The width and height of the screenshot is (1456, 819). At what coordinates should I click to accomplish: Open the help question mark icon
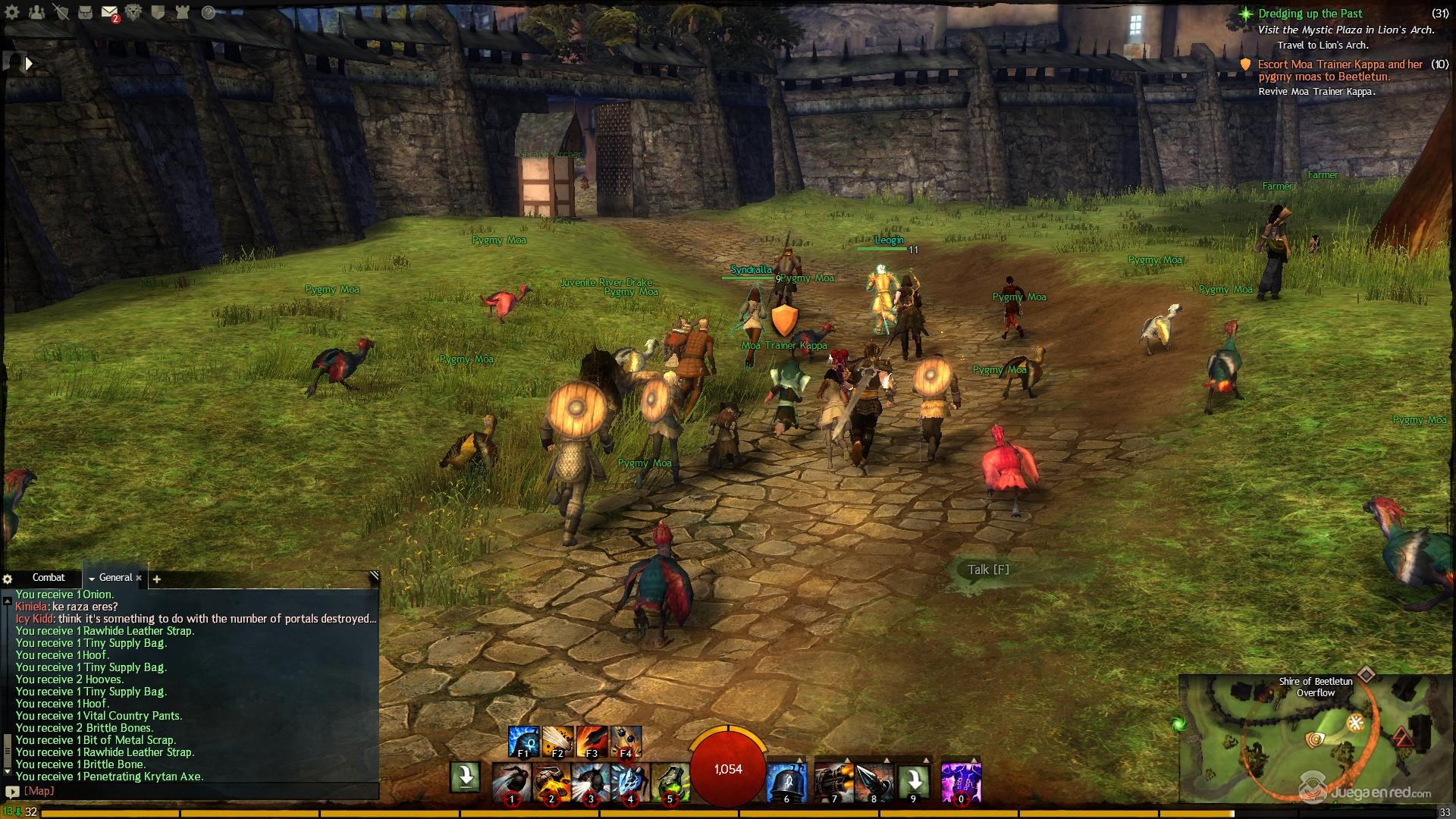tap(209, 12)
